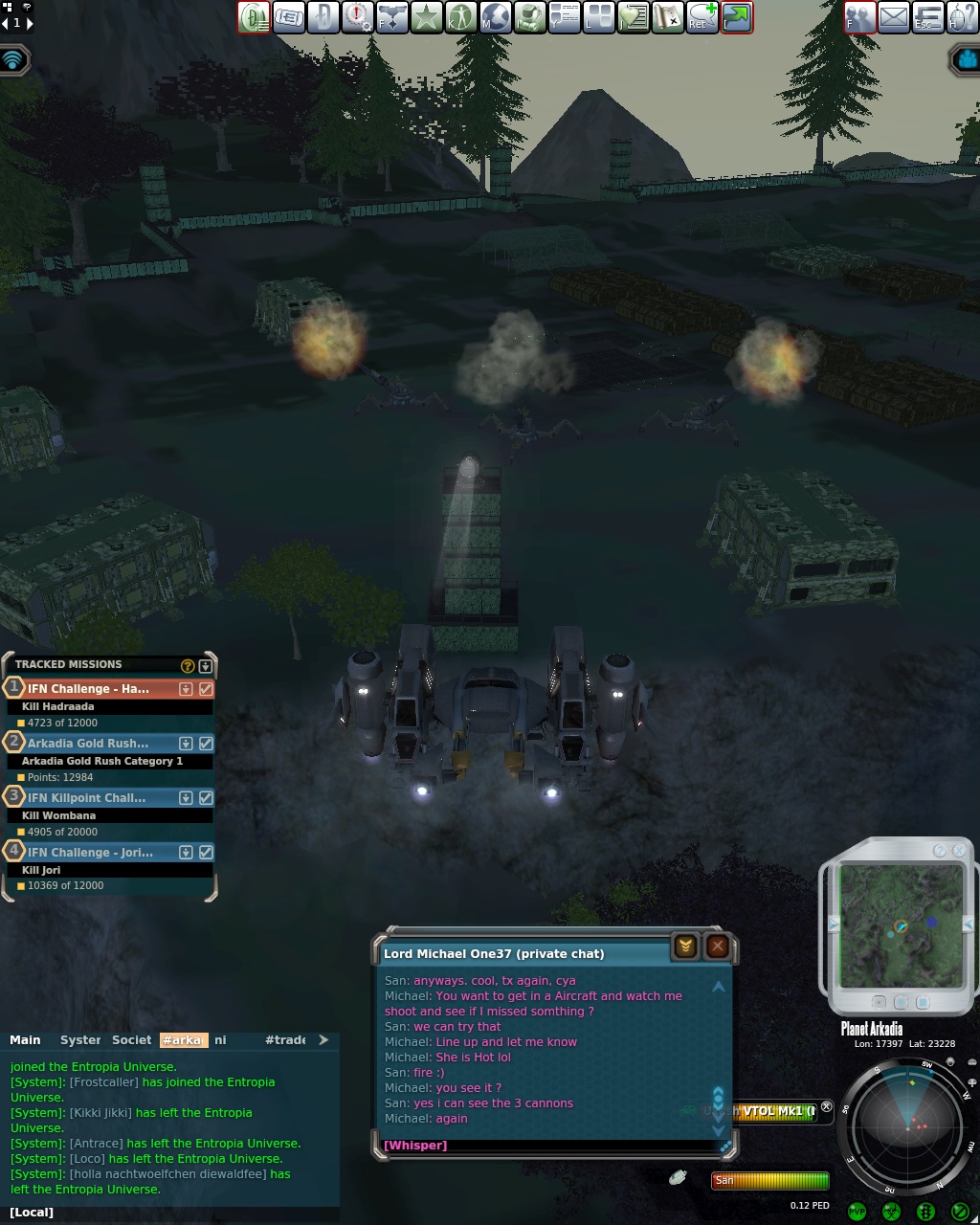This screenshot has width=980, height=1225.
Task: Open the planet globe map icon
Action: (x=496, y=16)
